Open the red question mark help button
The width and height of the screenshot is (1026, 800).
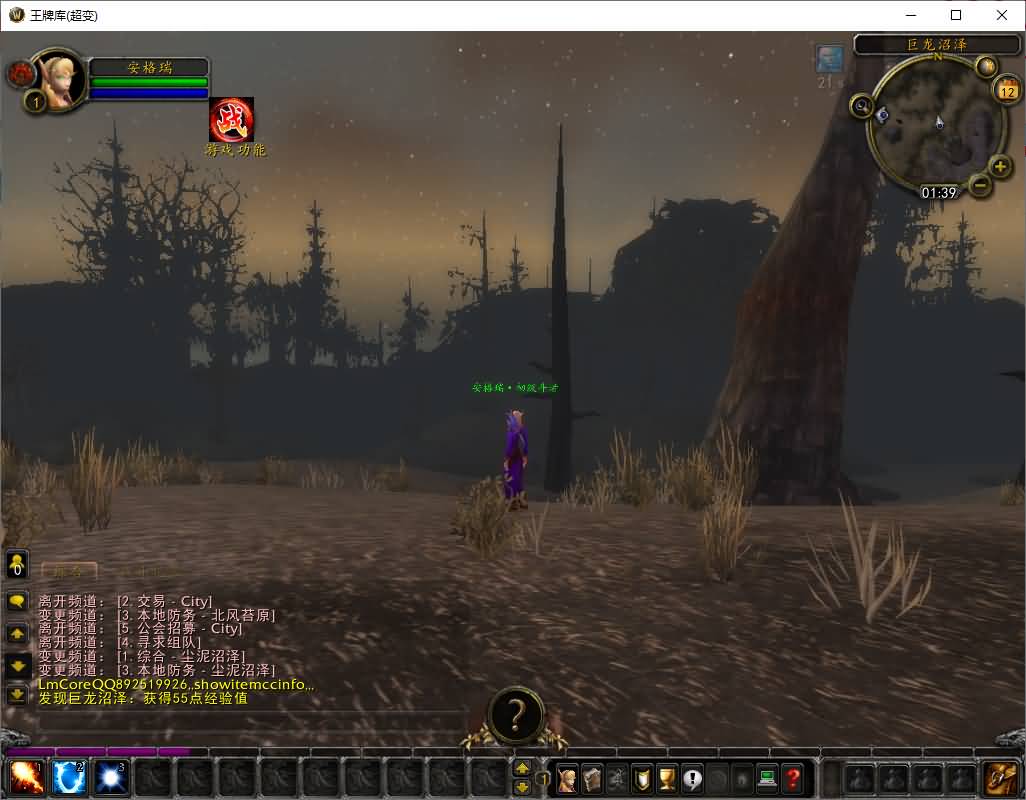792,778
